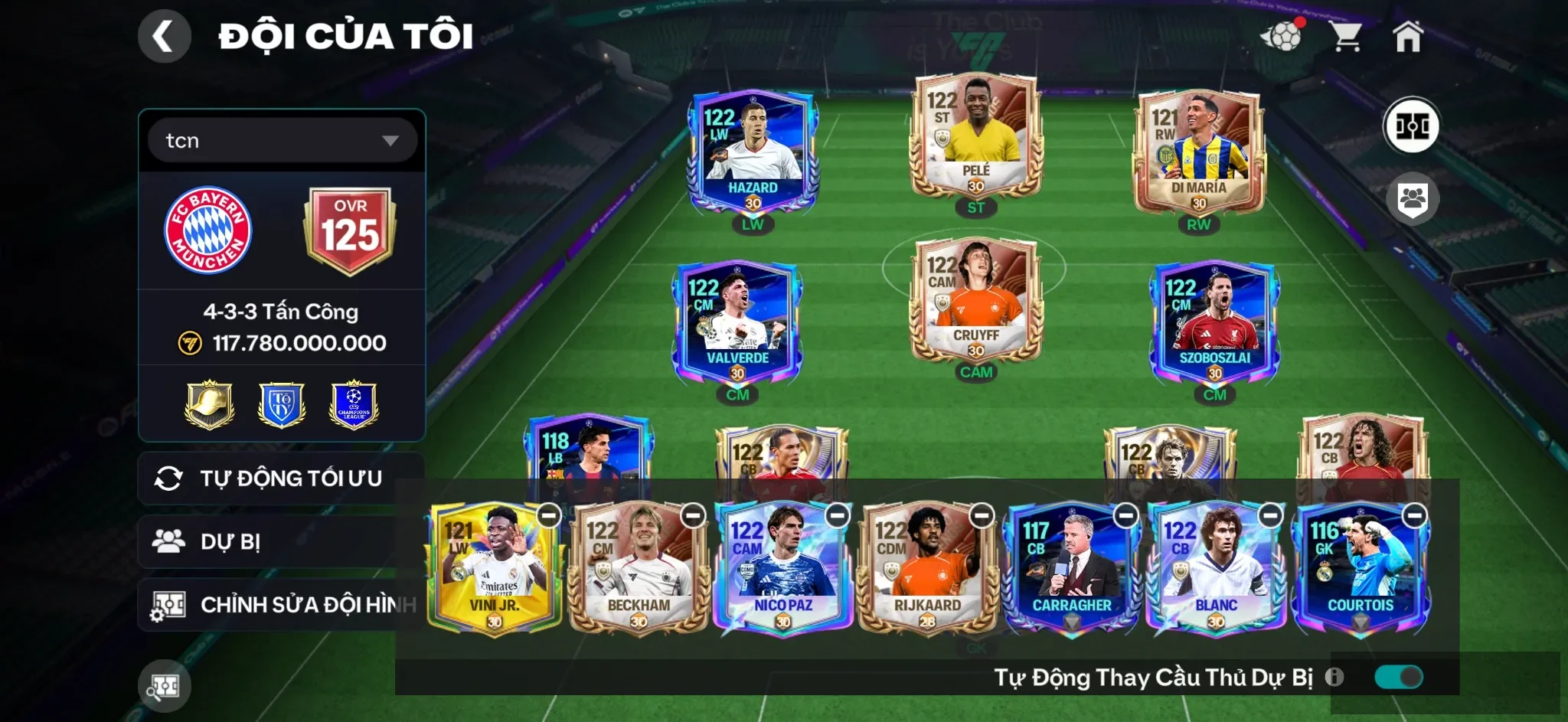The height and width of the screenshot is (722, 1568).
Task: Pick the Cruyff CAM card
Action: 975,301
